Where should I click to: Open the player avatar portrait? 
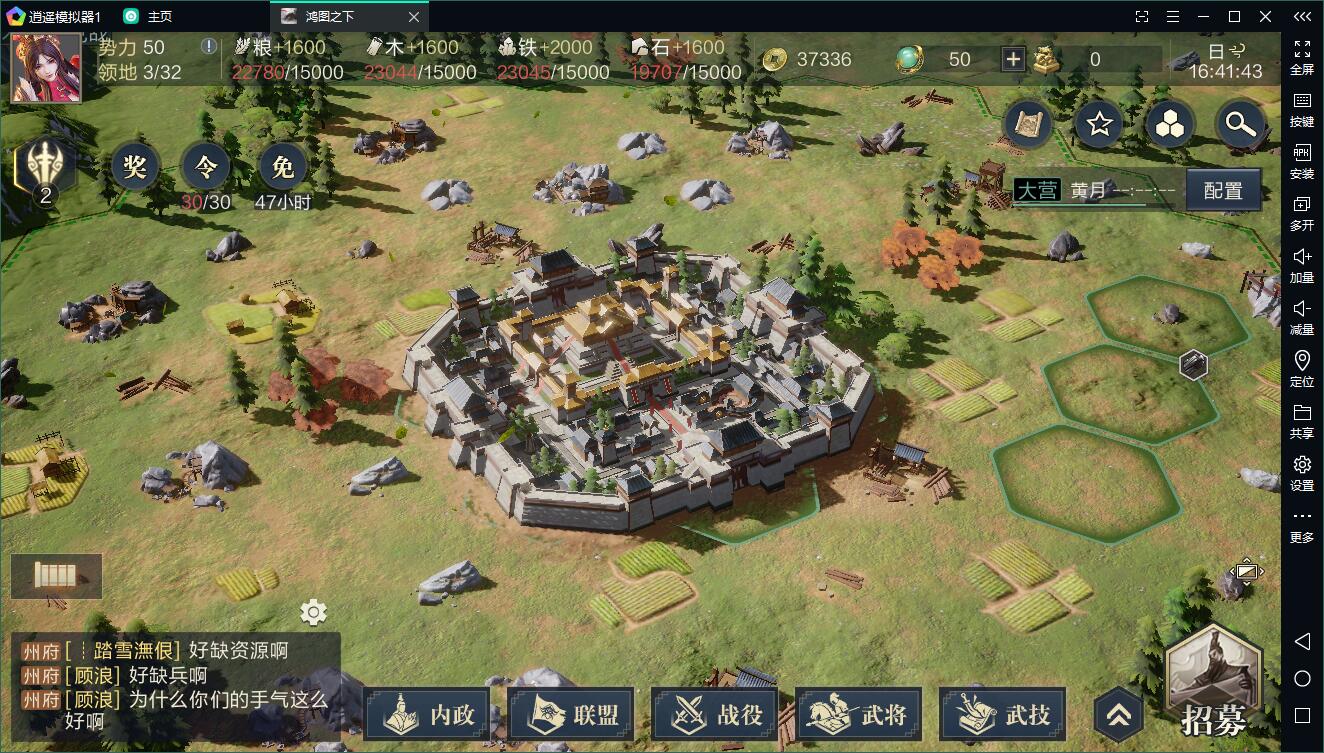click(x=46, y=67)
